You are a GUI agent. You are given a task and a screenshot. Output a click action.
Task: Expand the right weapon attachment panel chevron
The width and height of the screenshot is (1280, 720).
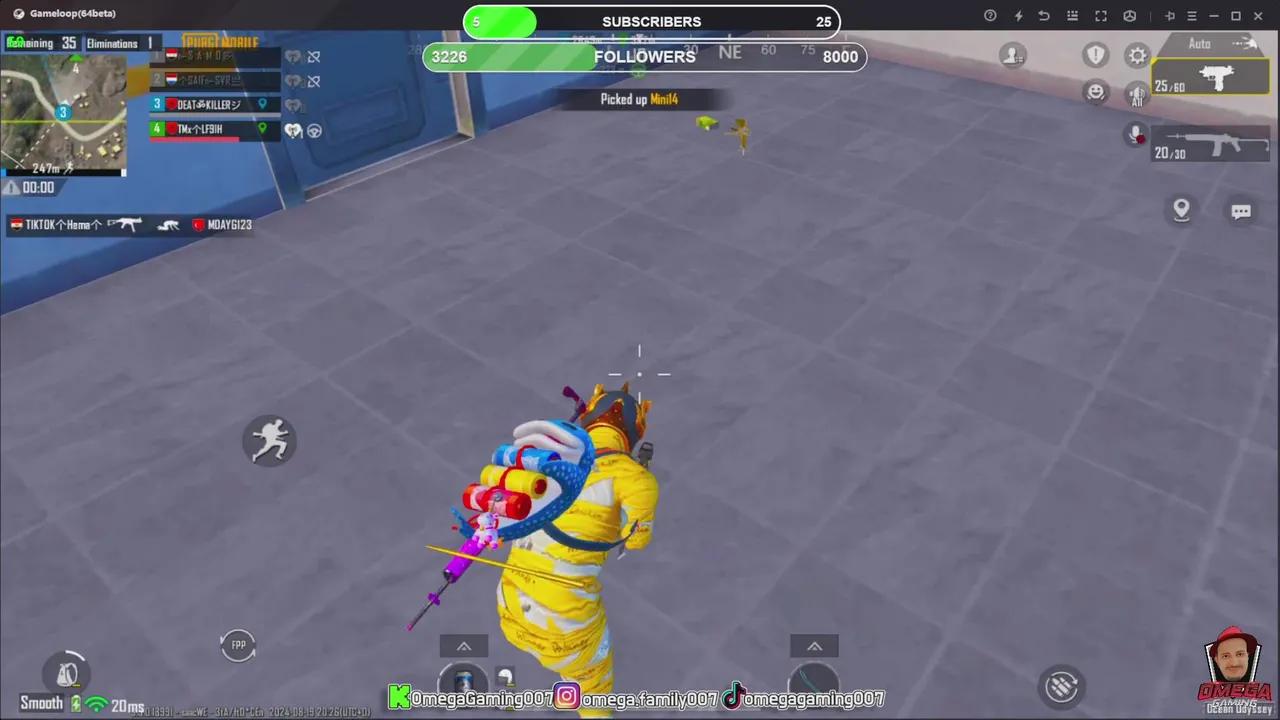814,646
